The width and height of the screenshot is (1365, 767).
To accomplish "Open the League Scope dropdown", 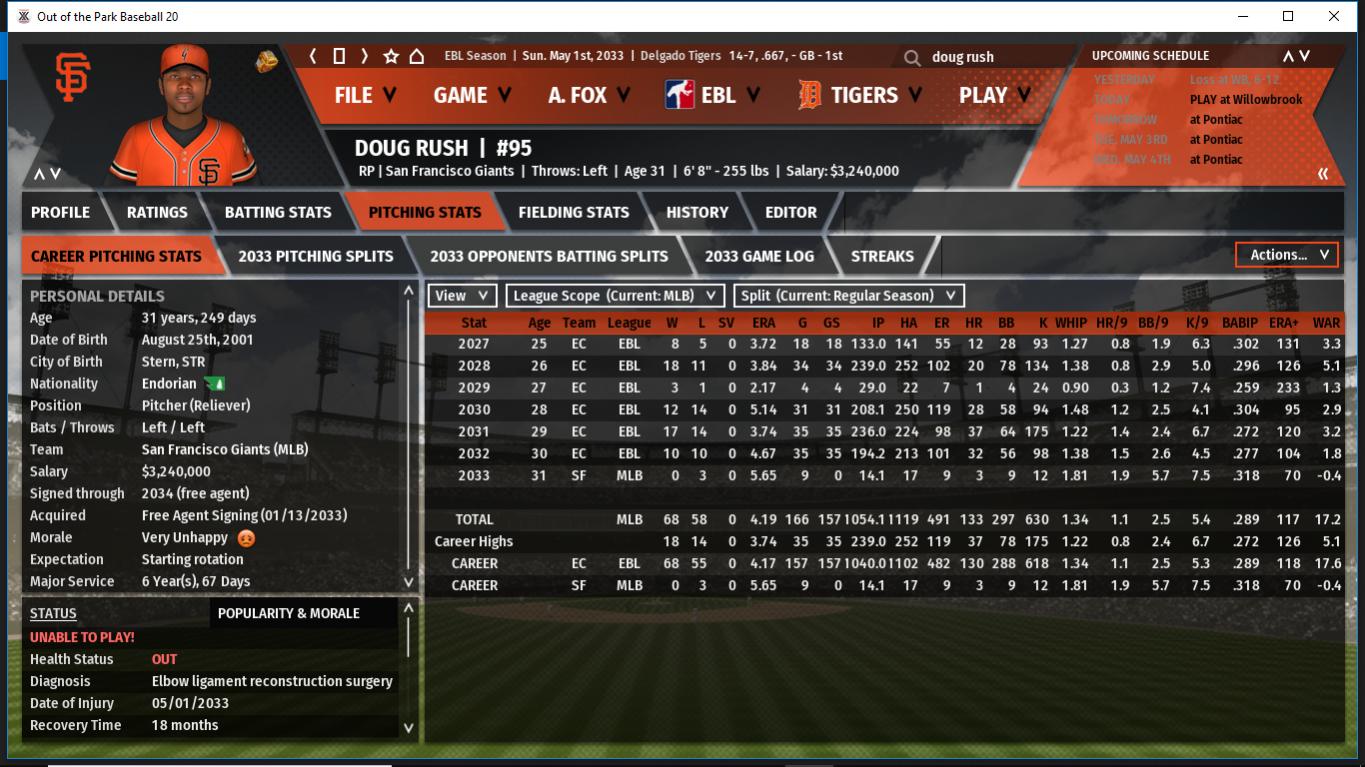I will (615, 296).
